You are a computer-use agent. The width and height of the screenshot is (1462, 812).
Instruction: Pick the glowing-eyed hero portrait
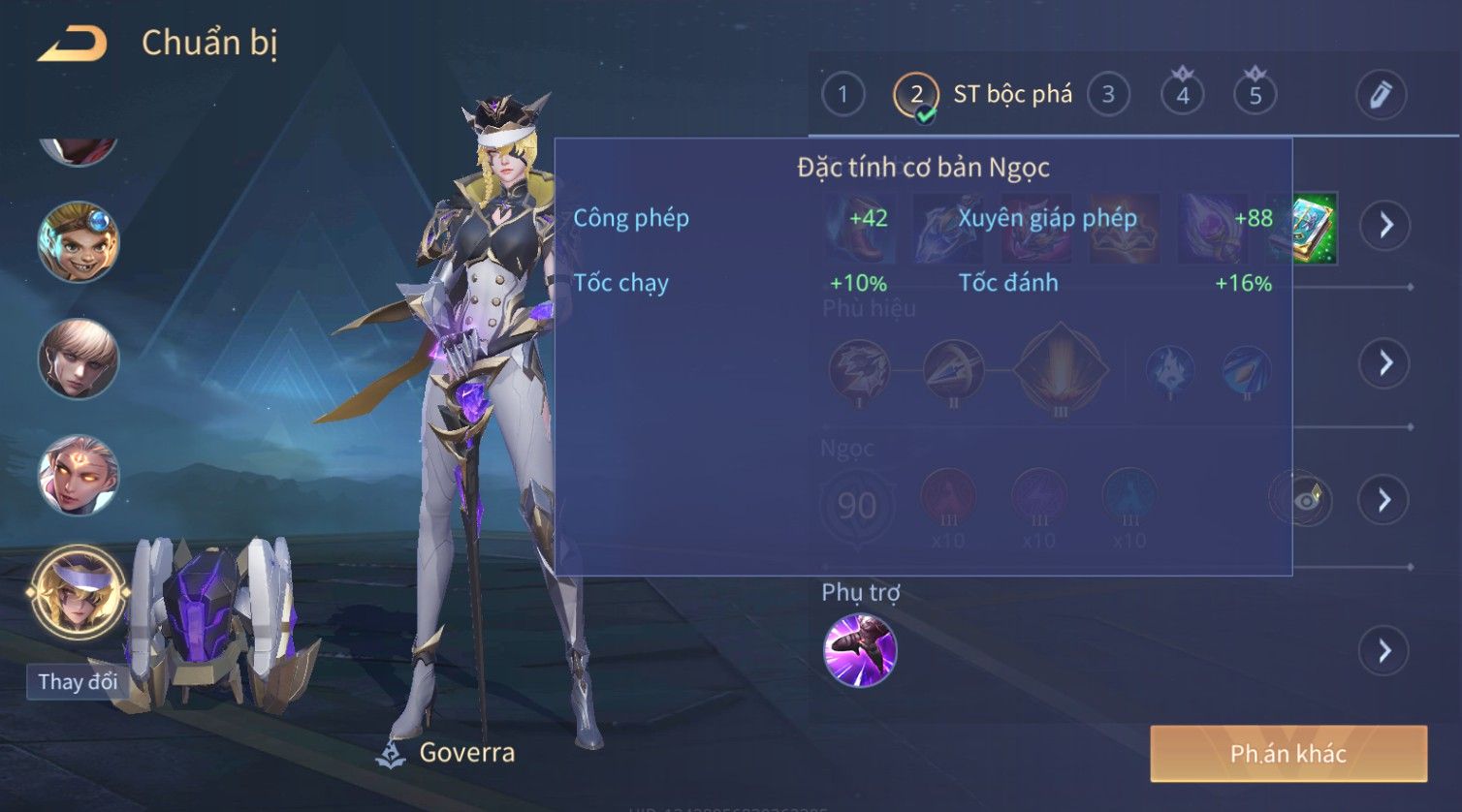click(79, 475)
